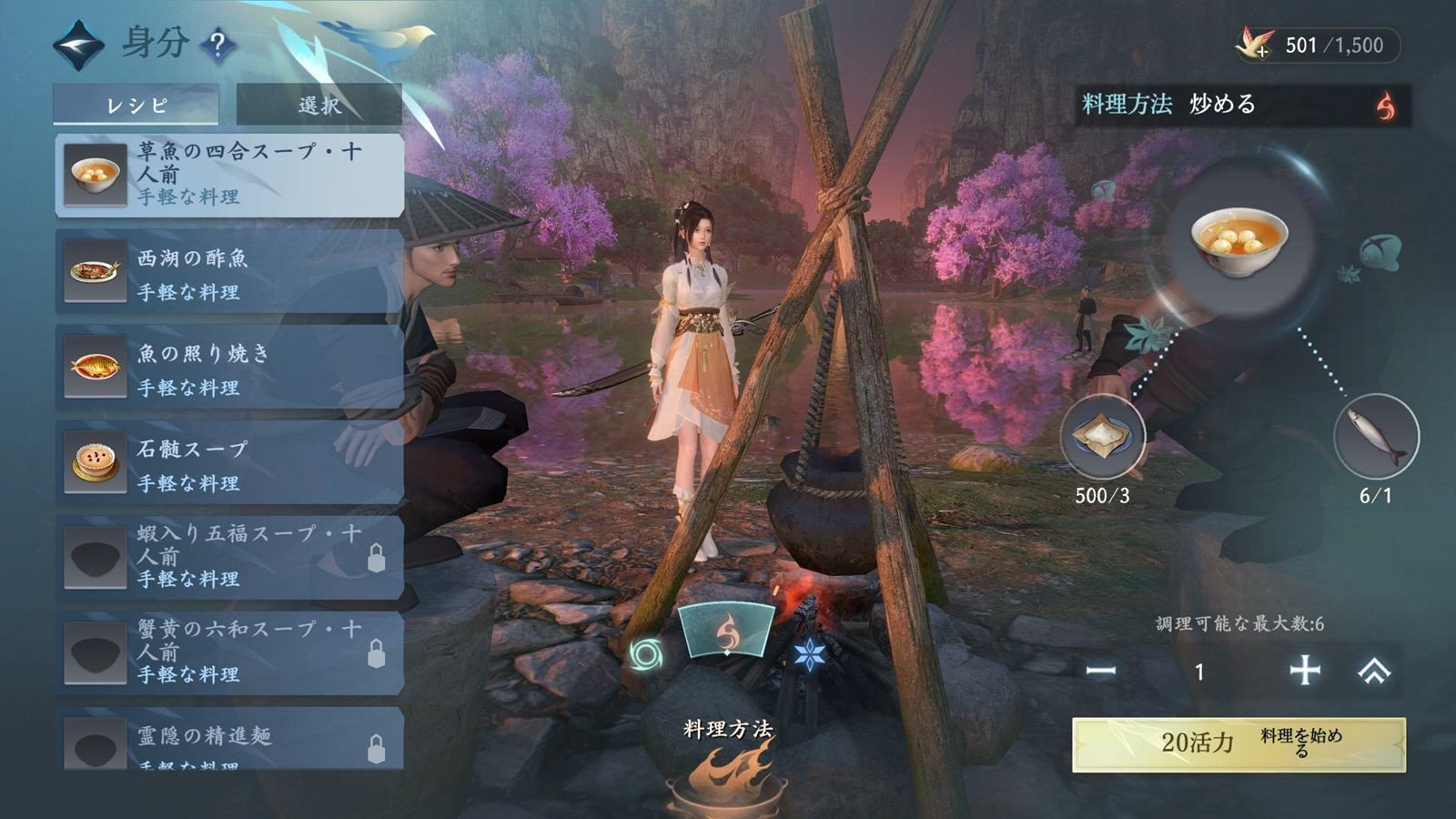Start cooking with 料理を始める button
Image resolution: width=1456 pixels, height=819 pixels.
[x=1239, y=744]
